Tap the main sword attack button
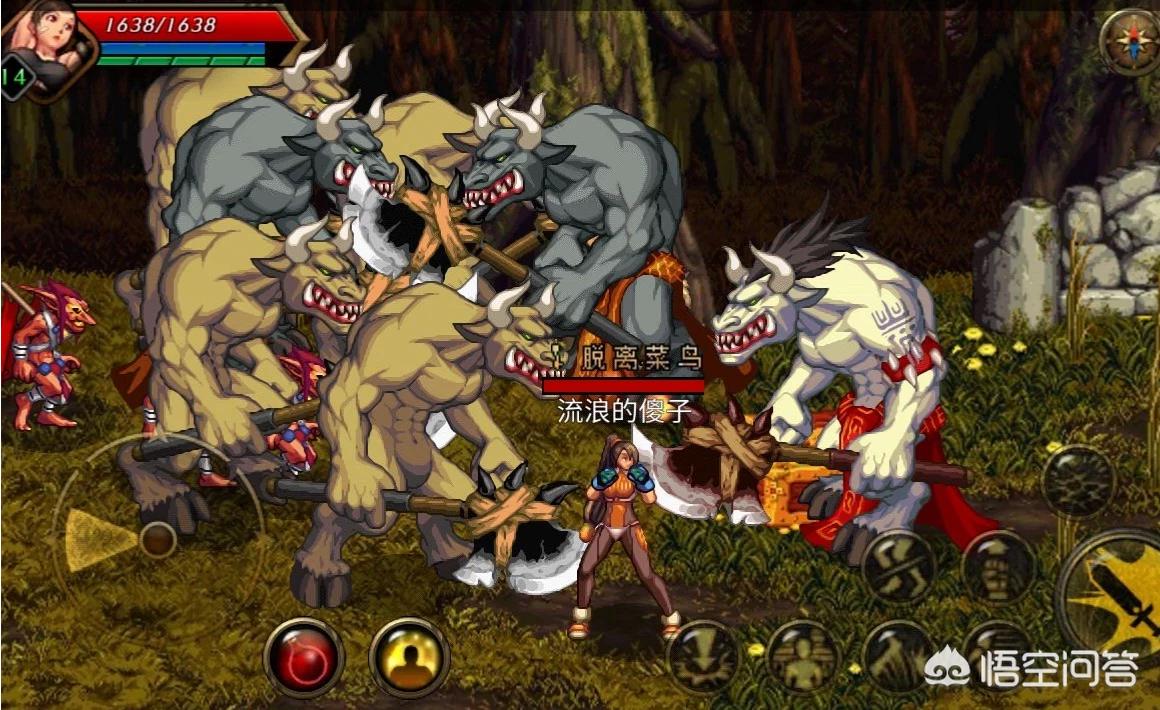The height and width of the screenshot is (710, 1160). click(x=1120, y=595)
